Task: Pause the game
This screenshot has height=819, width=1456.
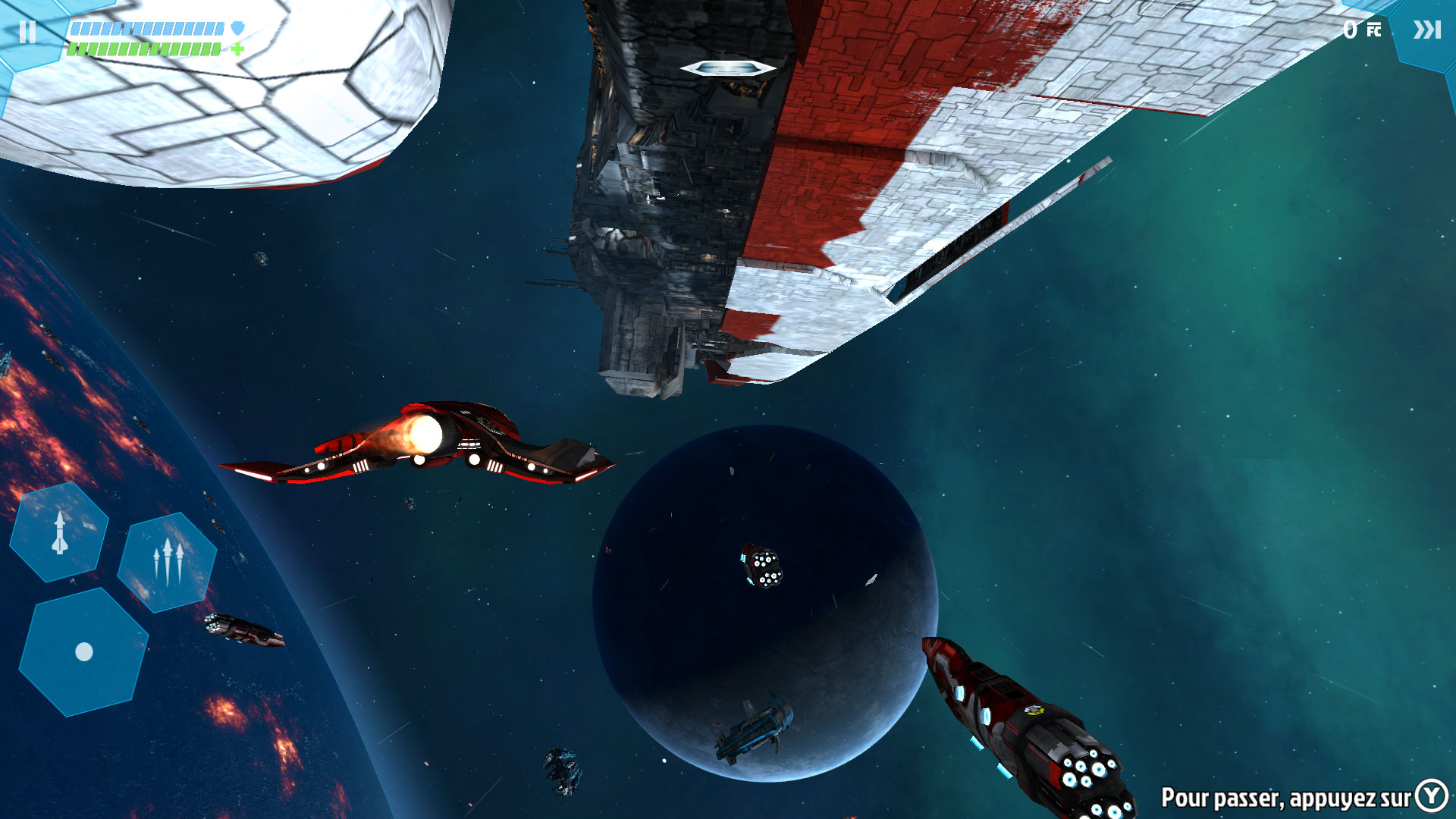Action: click(x=28, y=31)
